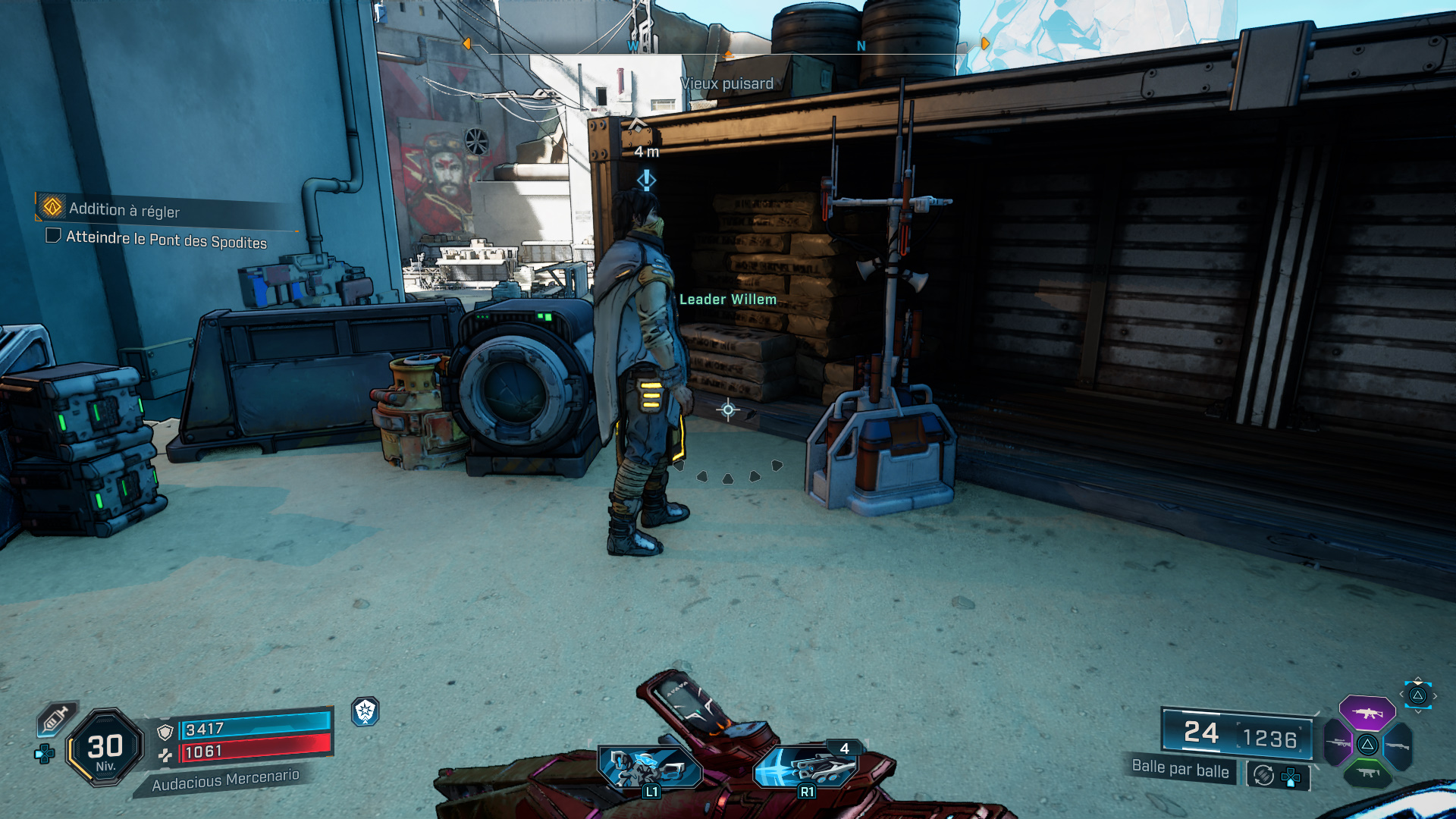Use the missile launcher ordnance ability
This screenshot has width=1456, height=819.
[x=807, y=767]
